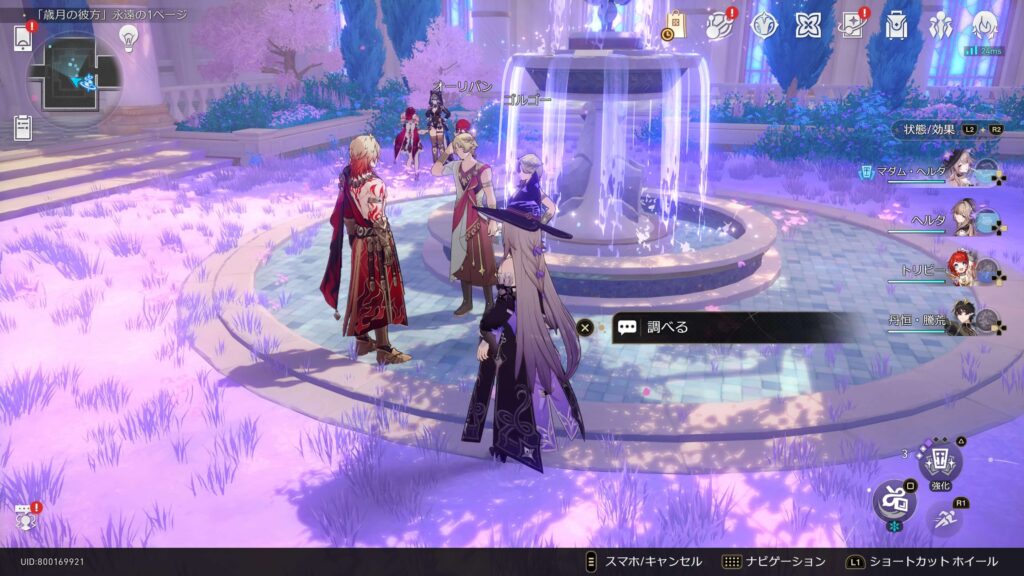Activate the 強化 technique button

(940, 461)
